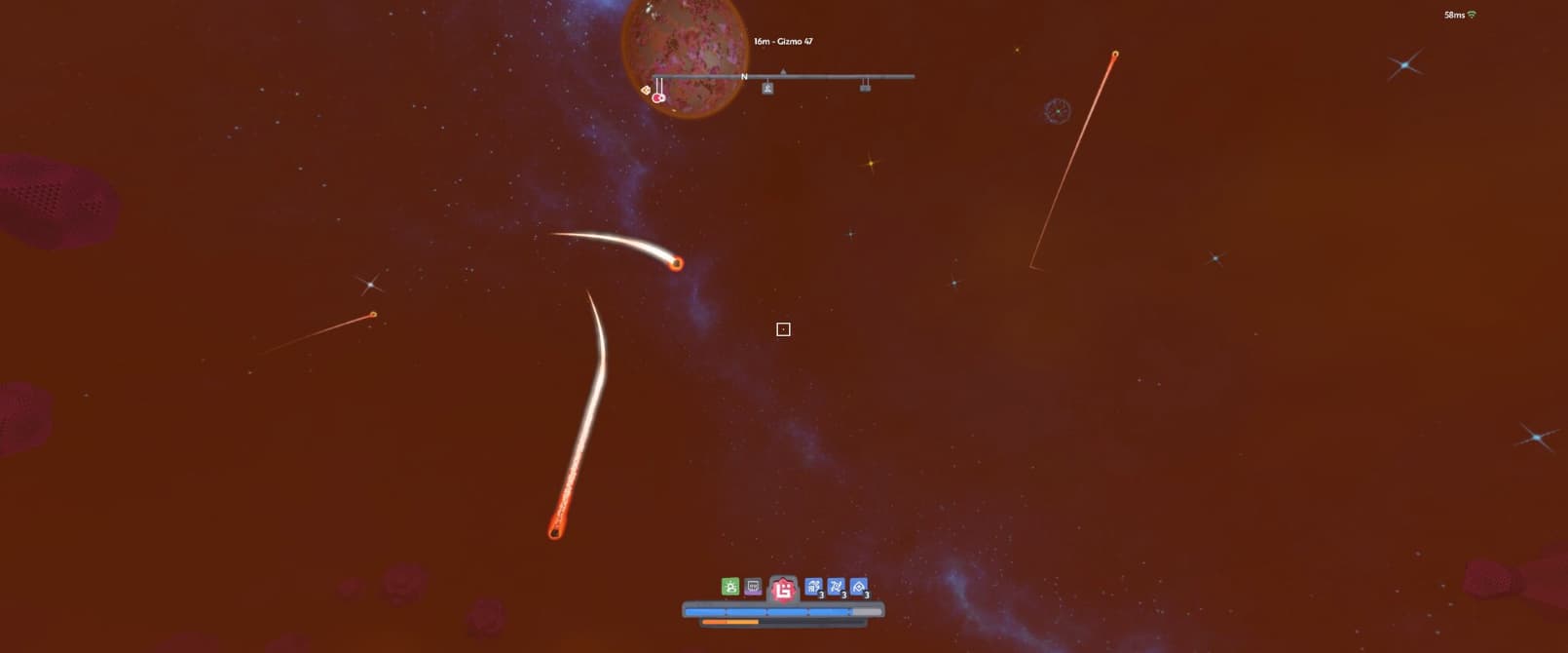
Task: Choose the first blue item with count 3
Action: coord(813,587)
